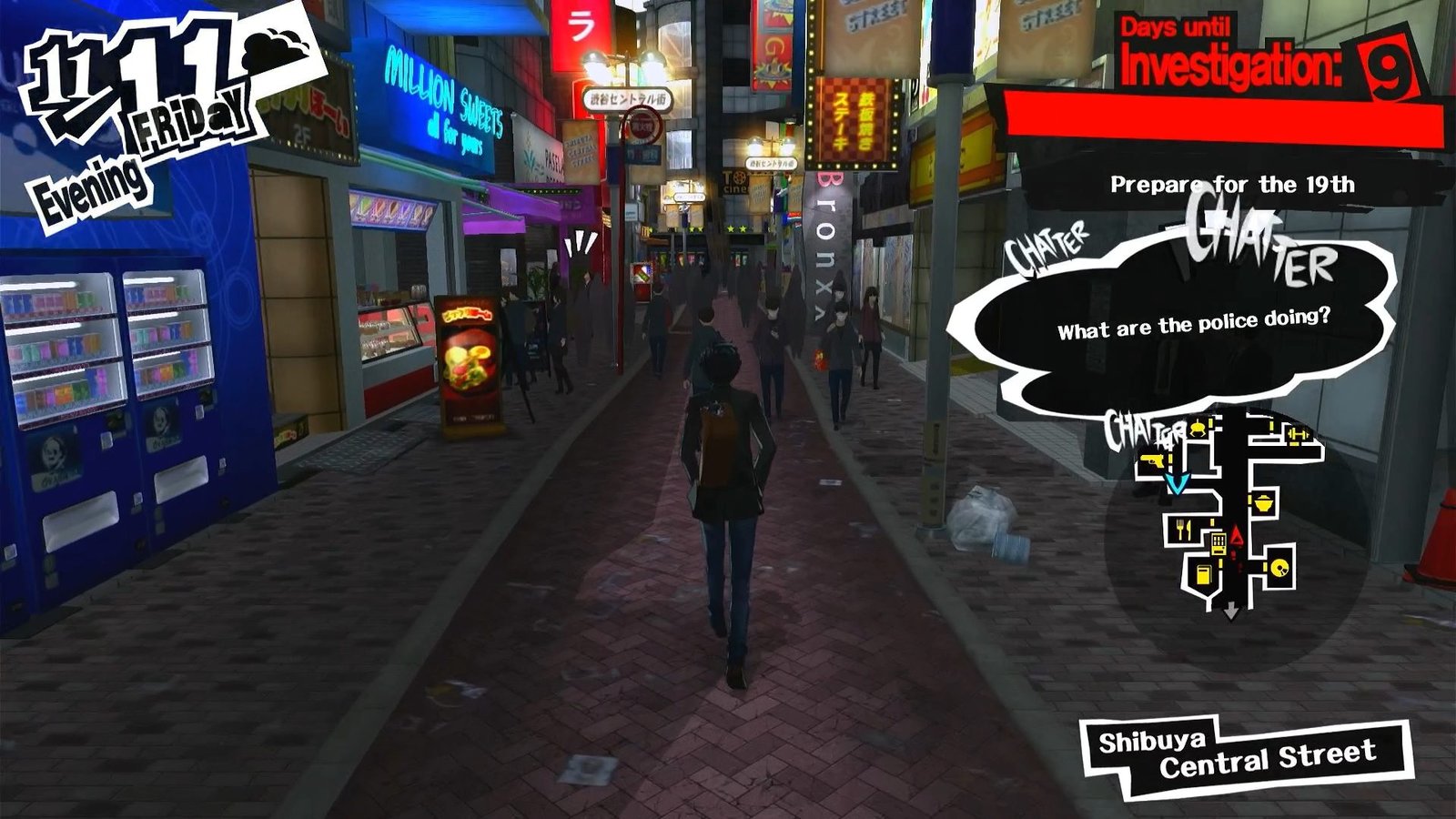1456x819 pixels.
Task: Click the red triangle marker on the minimap
Action: [x=1236, y=533]
